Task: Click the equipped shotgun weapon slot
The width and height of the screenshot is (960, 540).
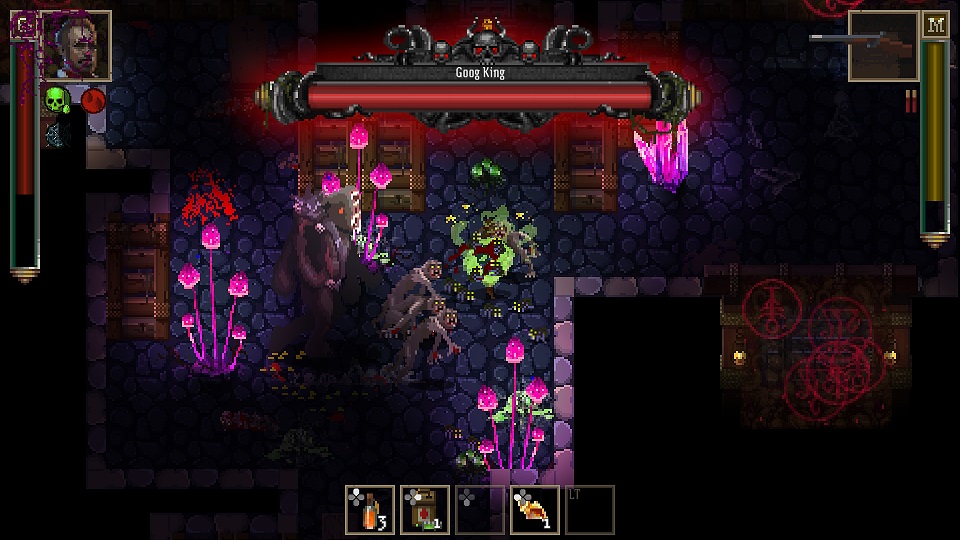Action: point(883,46)
